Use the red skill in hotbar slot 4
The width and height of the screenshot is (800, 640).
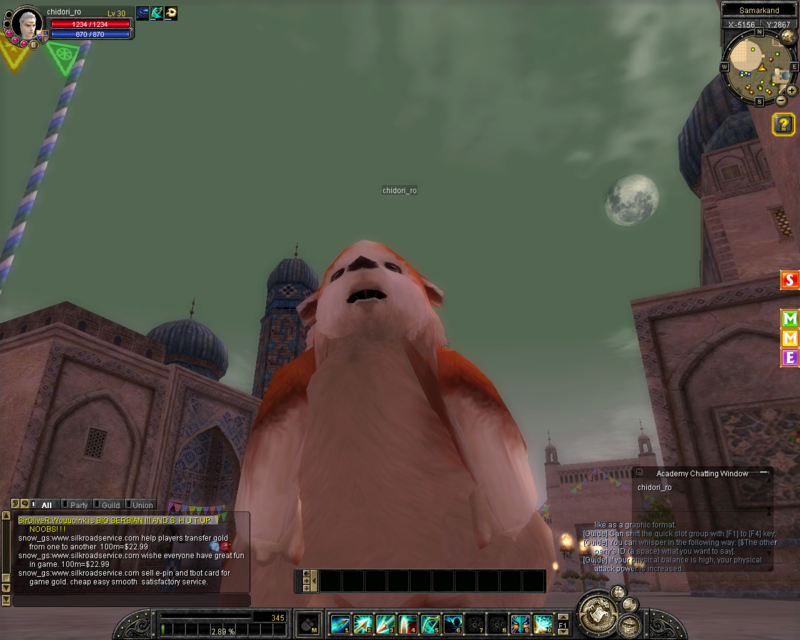(x=408, y=623)
